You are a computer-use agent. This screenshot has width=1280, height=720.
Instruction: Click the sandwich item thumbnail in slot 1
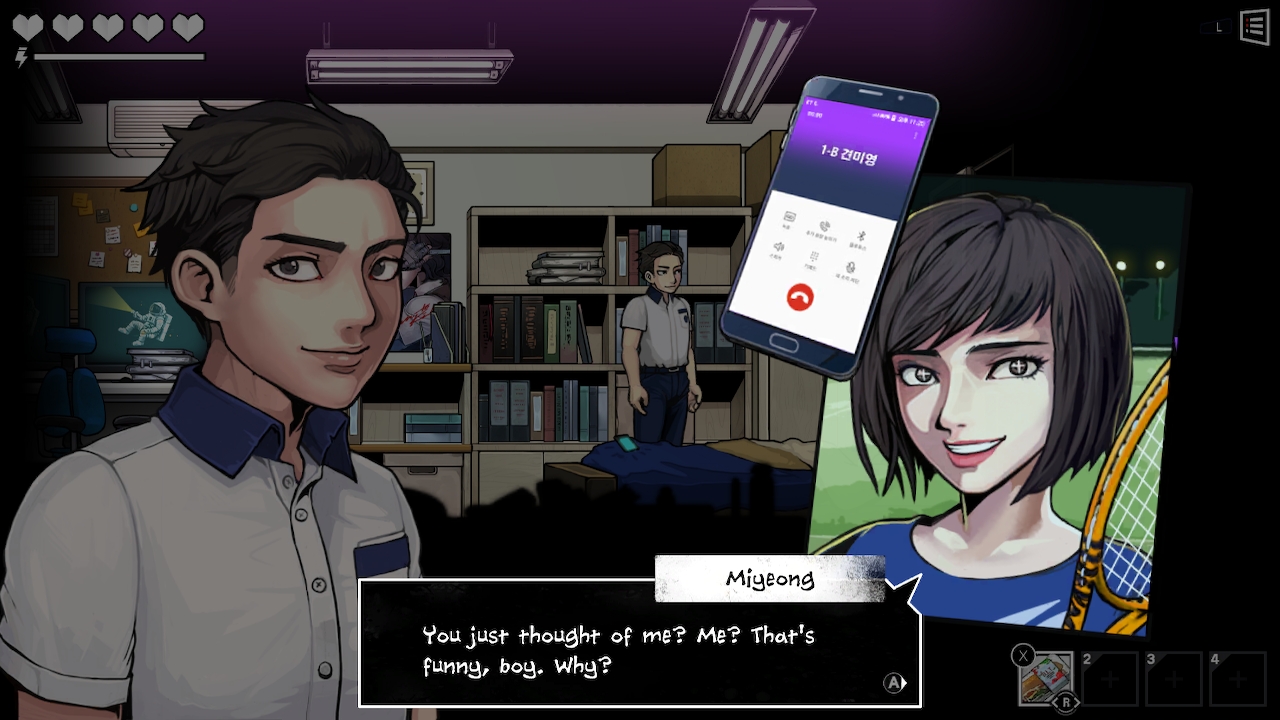click(x=1047, y=678)
